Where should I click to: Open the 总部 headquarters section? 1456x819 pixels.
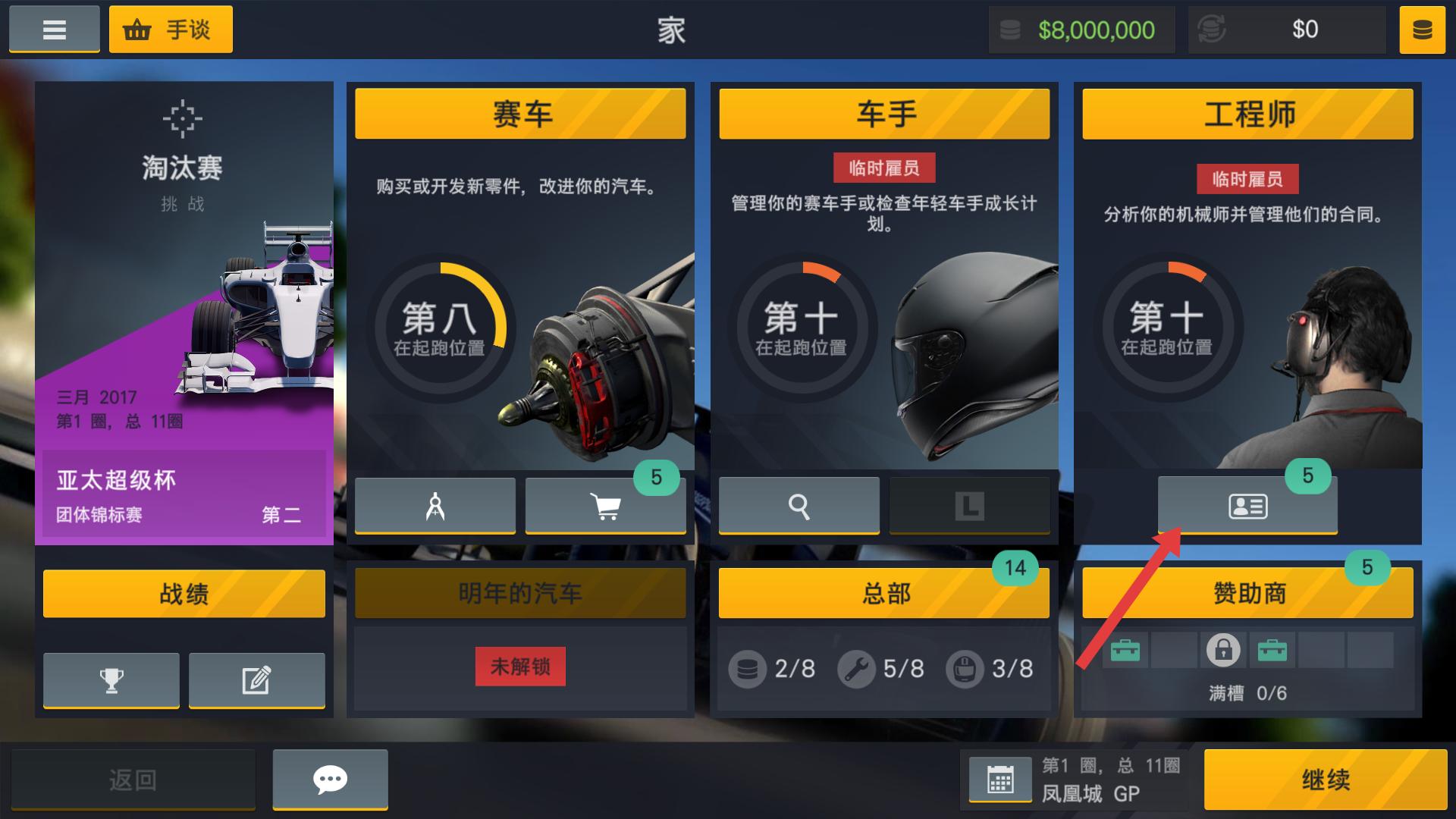pyautogui.click(x=884, y=593)
